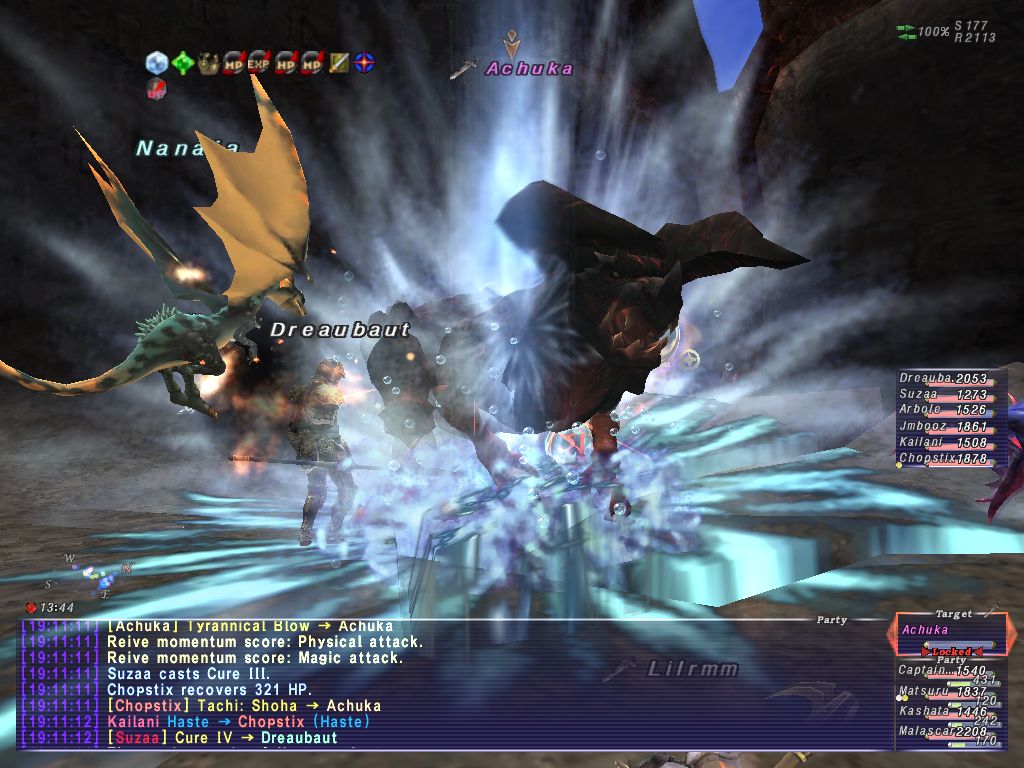This screenshot has width=1024, height=768.
Task: Pick Kailani from the alliance list
Action: point(943,443)
